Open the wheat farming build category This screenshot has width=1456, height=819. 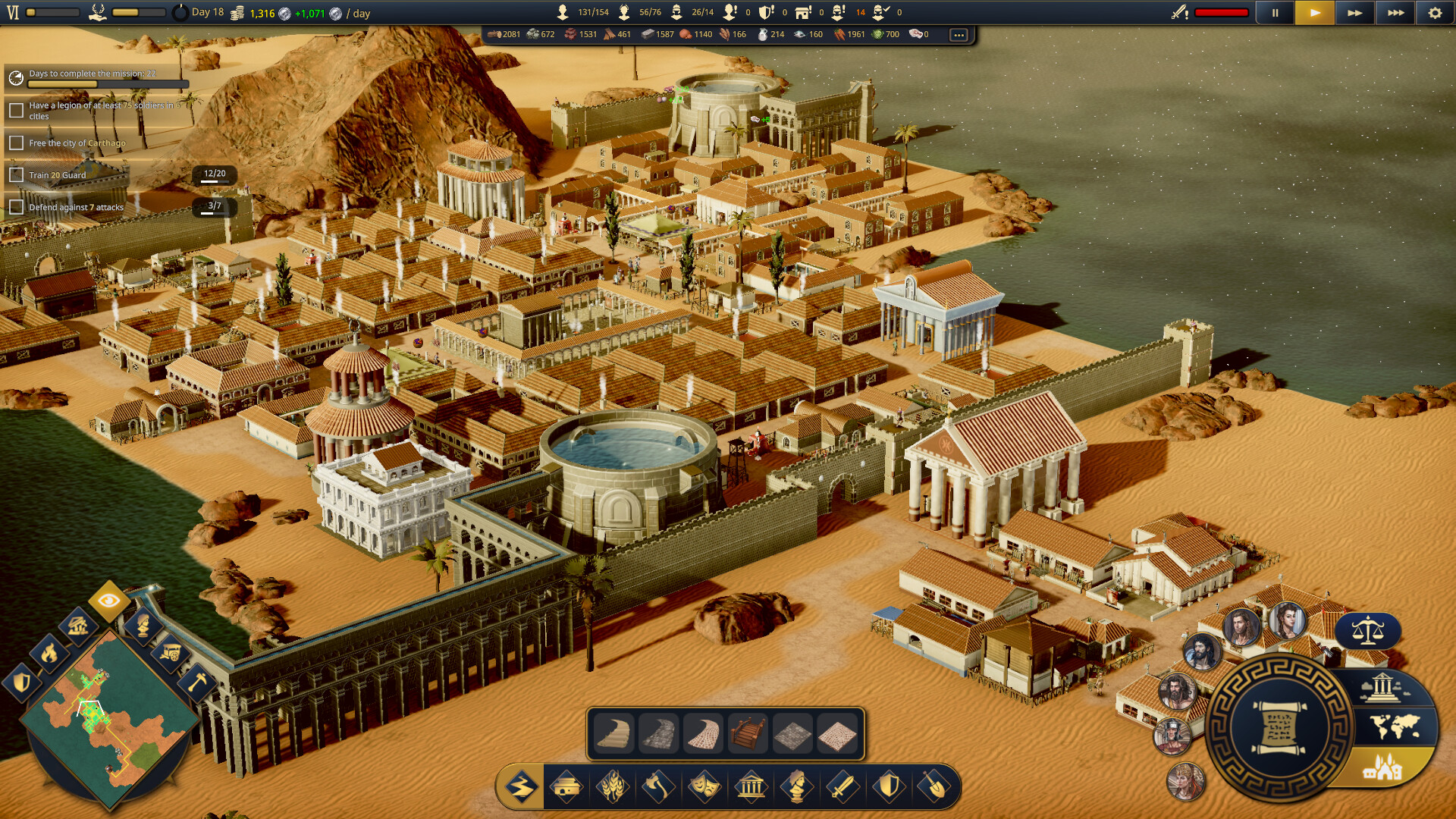(x=613, y=786)
